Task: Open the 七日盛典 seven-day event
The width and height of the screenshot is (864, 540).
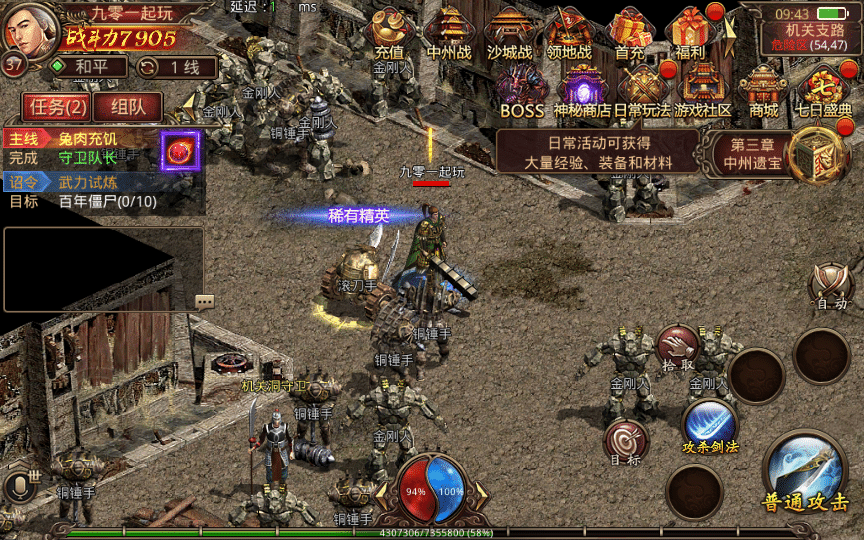Action: pos(823,91)
